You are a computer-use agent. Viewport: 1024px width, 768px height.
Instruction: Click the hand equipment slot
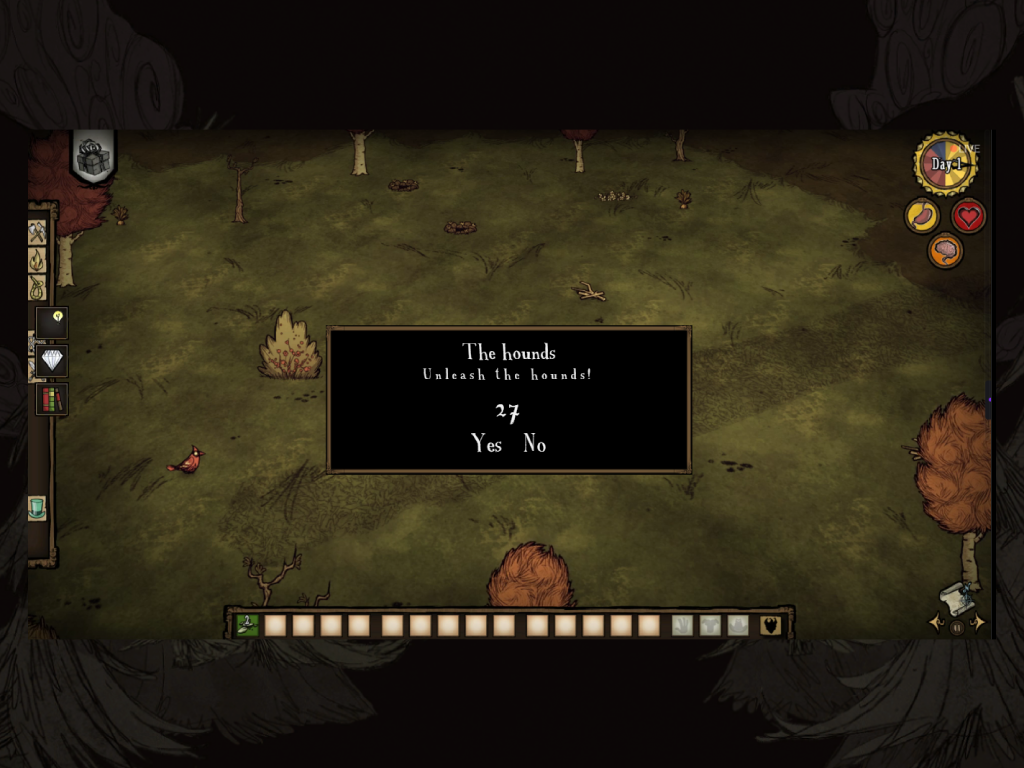[x=683, y=626]
